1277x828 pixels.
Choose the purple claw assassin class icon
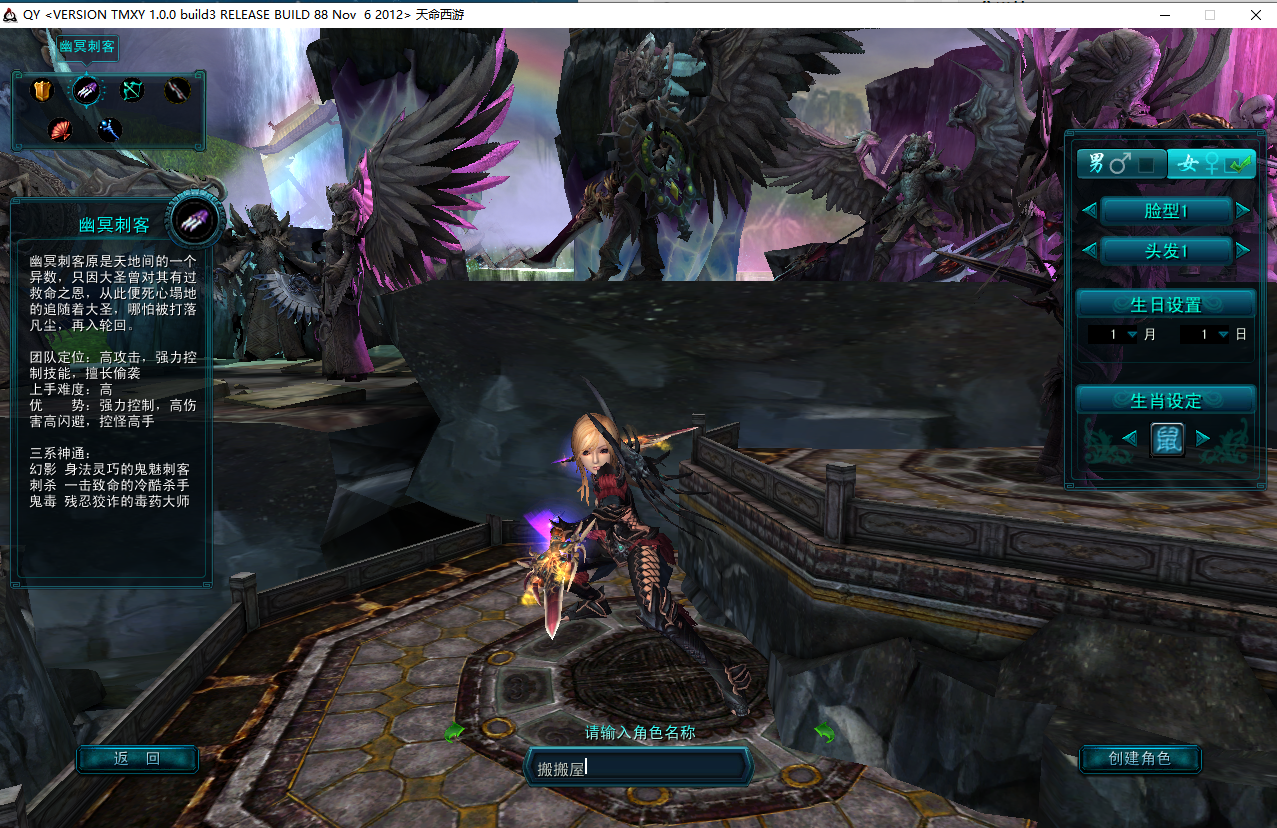[x=87, y=91]
